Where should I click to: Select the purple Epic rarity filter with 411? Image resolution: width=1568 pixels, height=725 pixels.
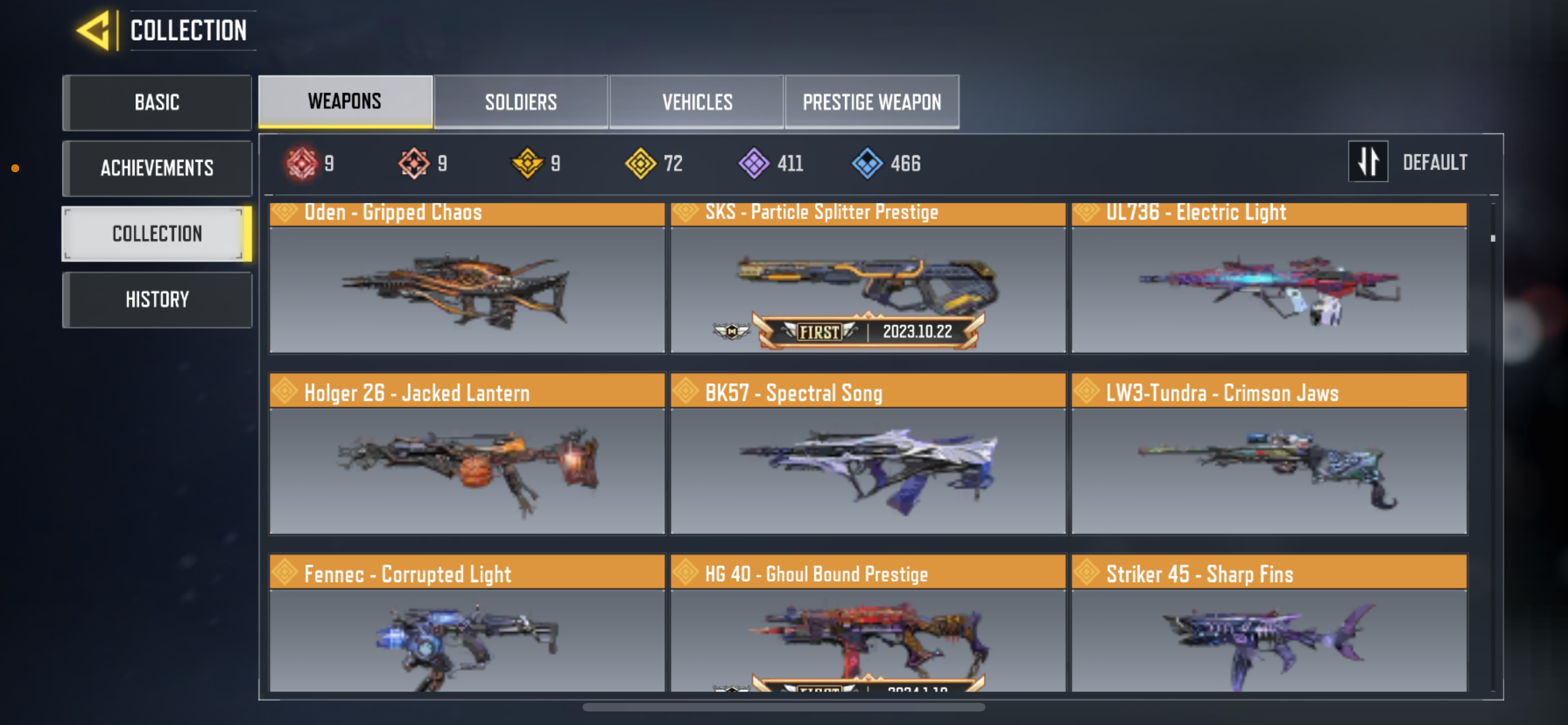[x=755, y=162]
